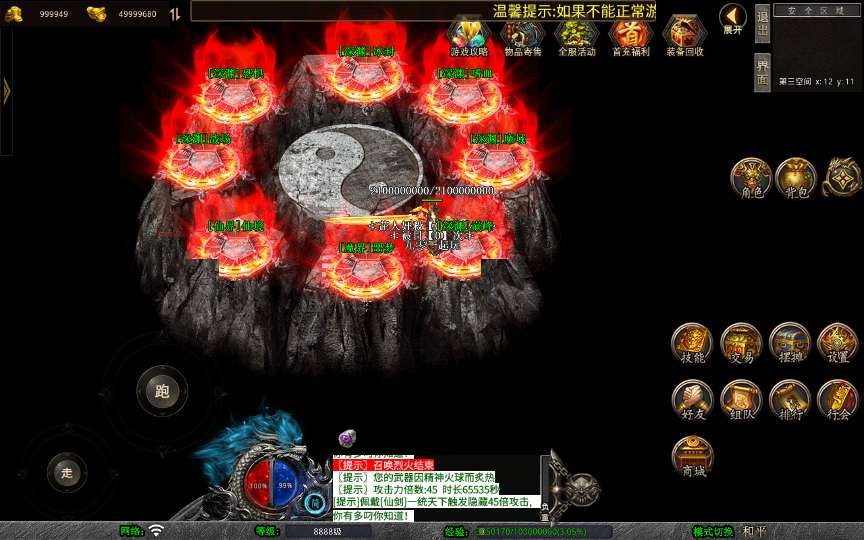The height and width of the screenshot is (540, 864).
Task: Tap the 跑 run button
Action: (x=162, y=391)
